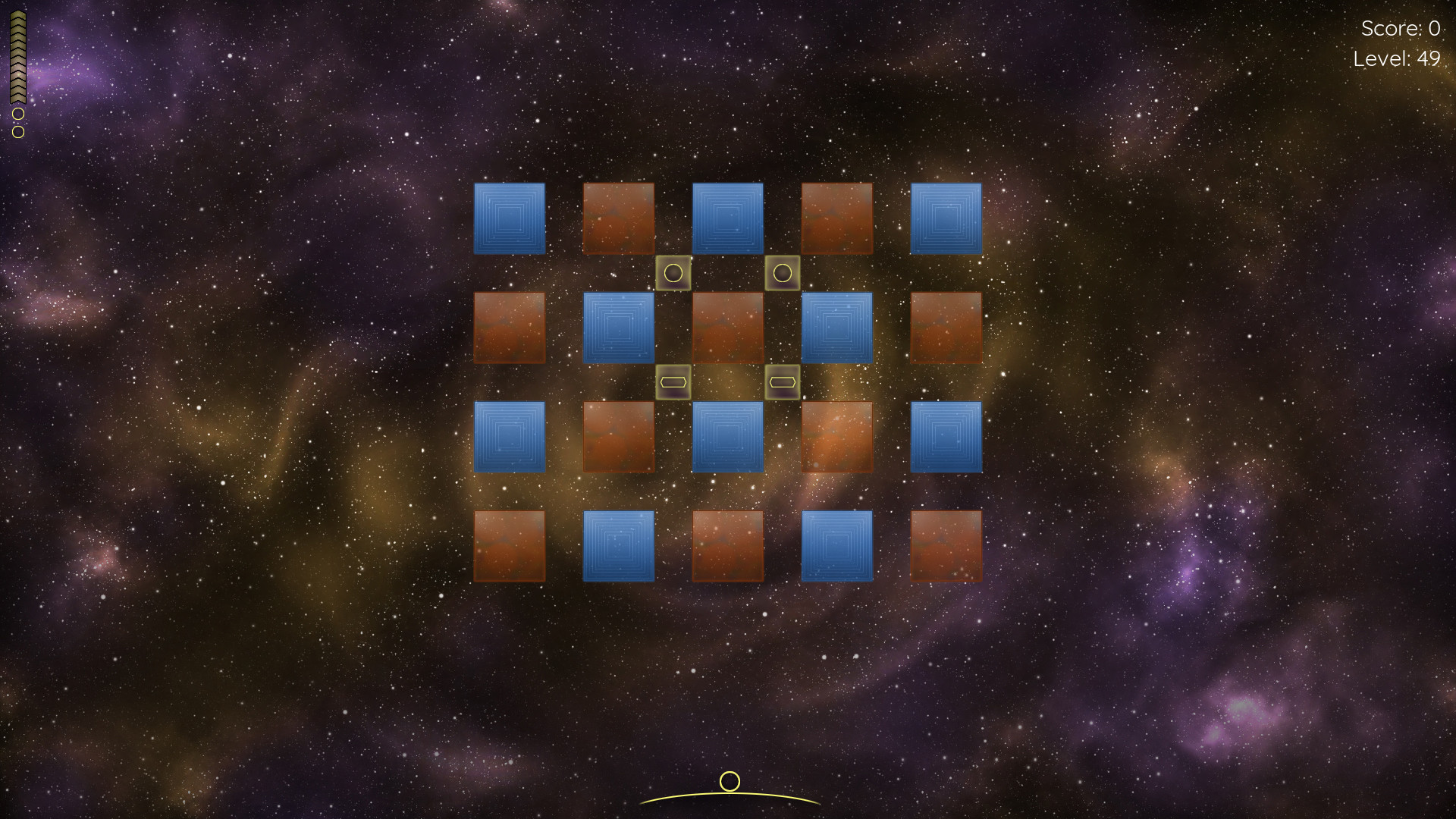Click the blue brick in the second row

pos(619,328)
